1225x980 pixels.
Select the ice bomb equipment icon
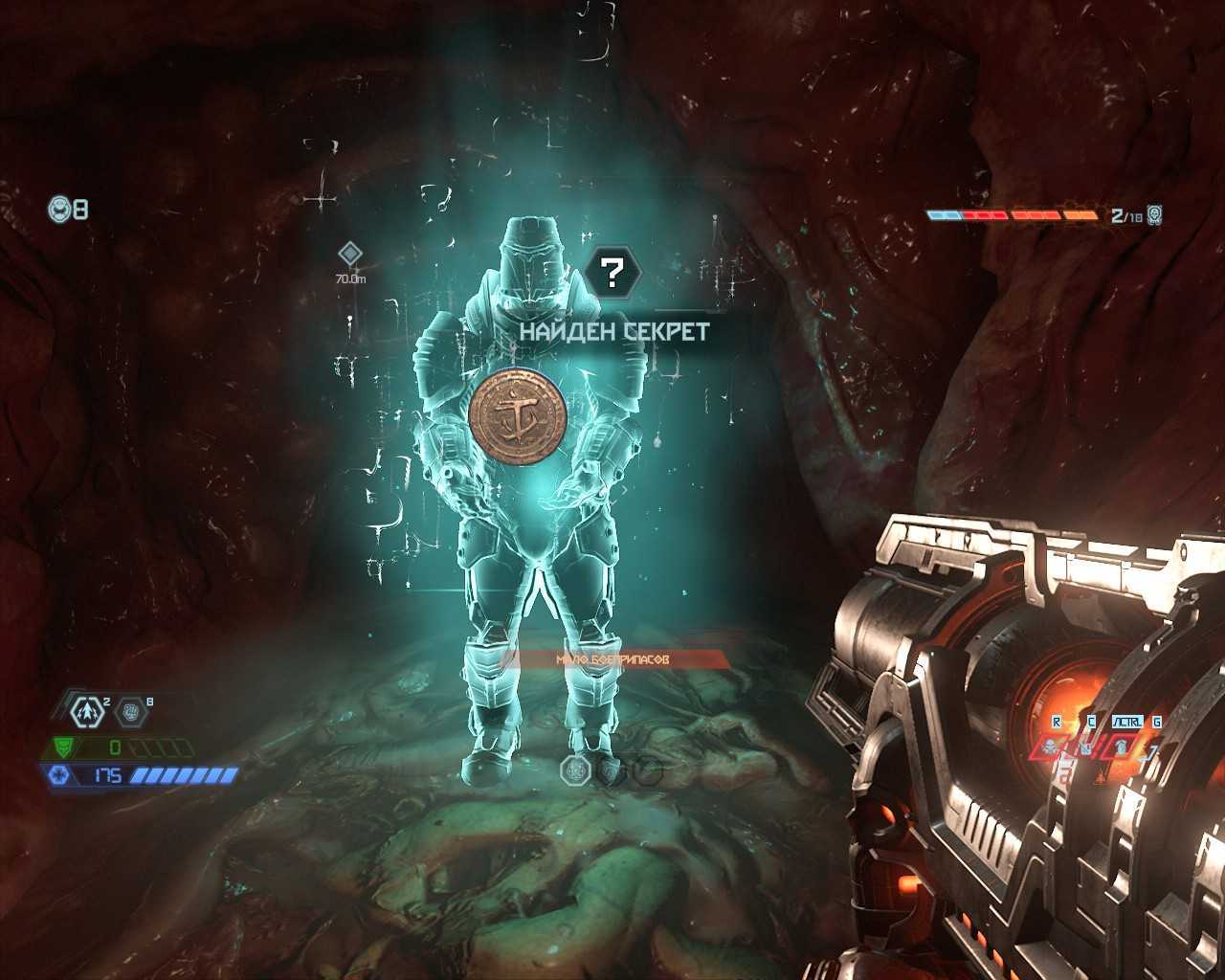click(131, 711)
